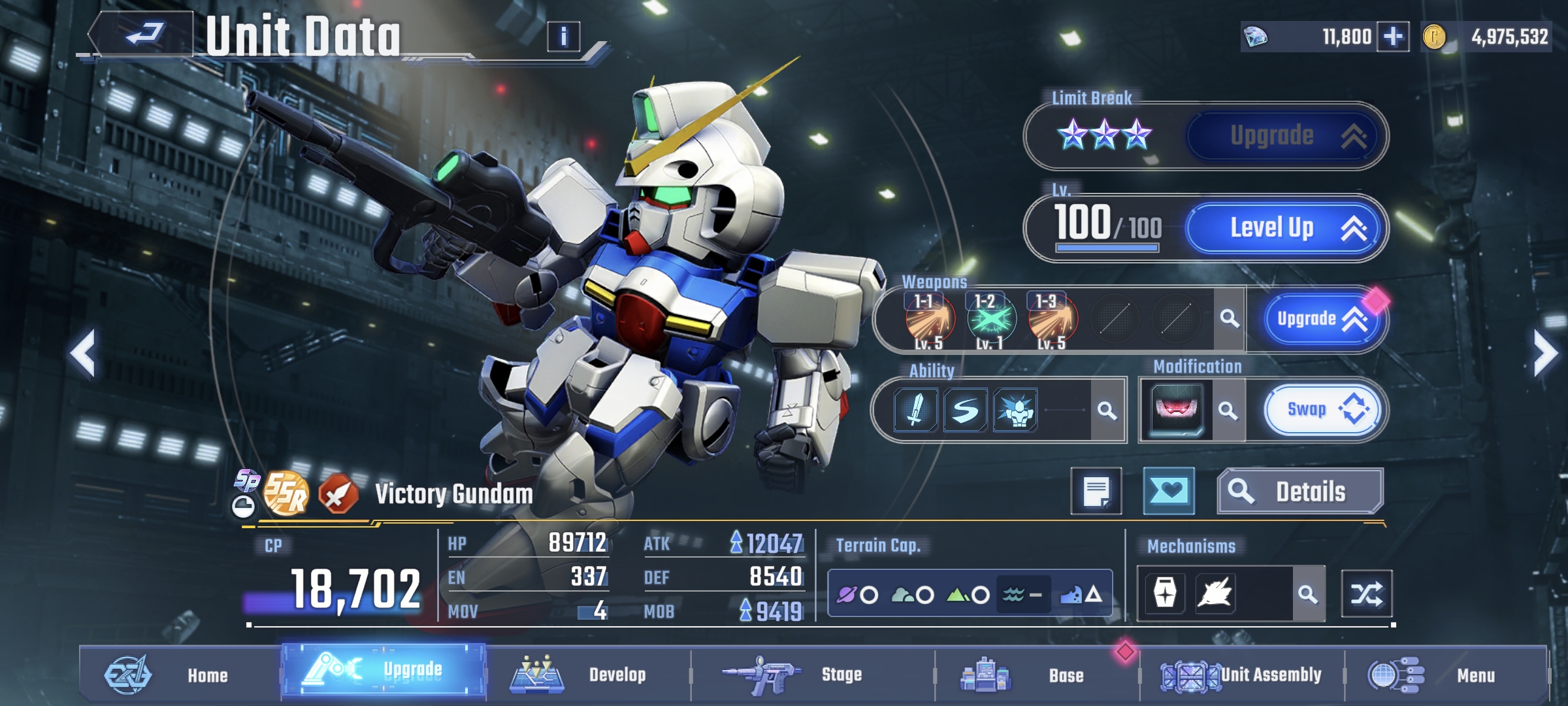Go back using the return arrow button

[x=144, y=33]
